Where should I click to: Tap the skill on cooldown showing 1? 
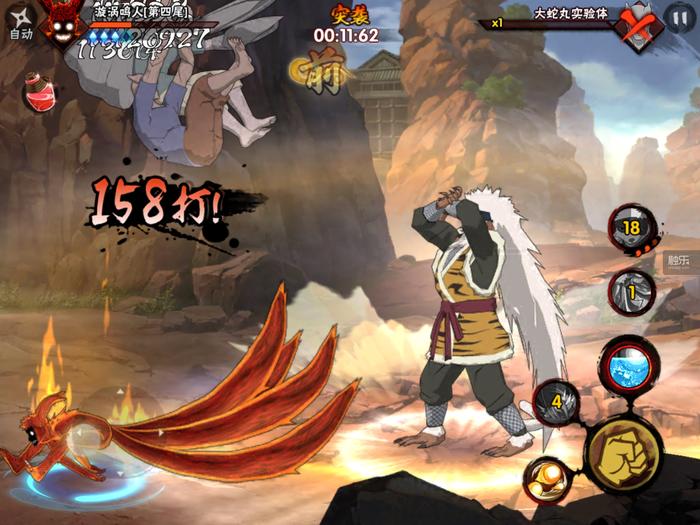point(631,292)
